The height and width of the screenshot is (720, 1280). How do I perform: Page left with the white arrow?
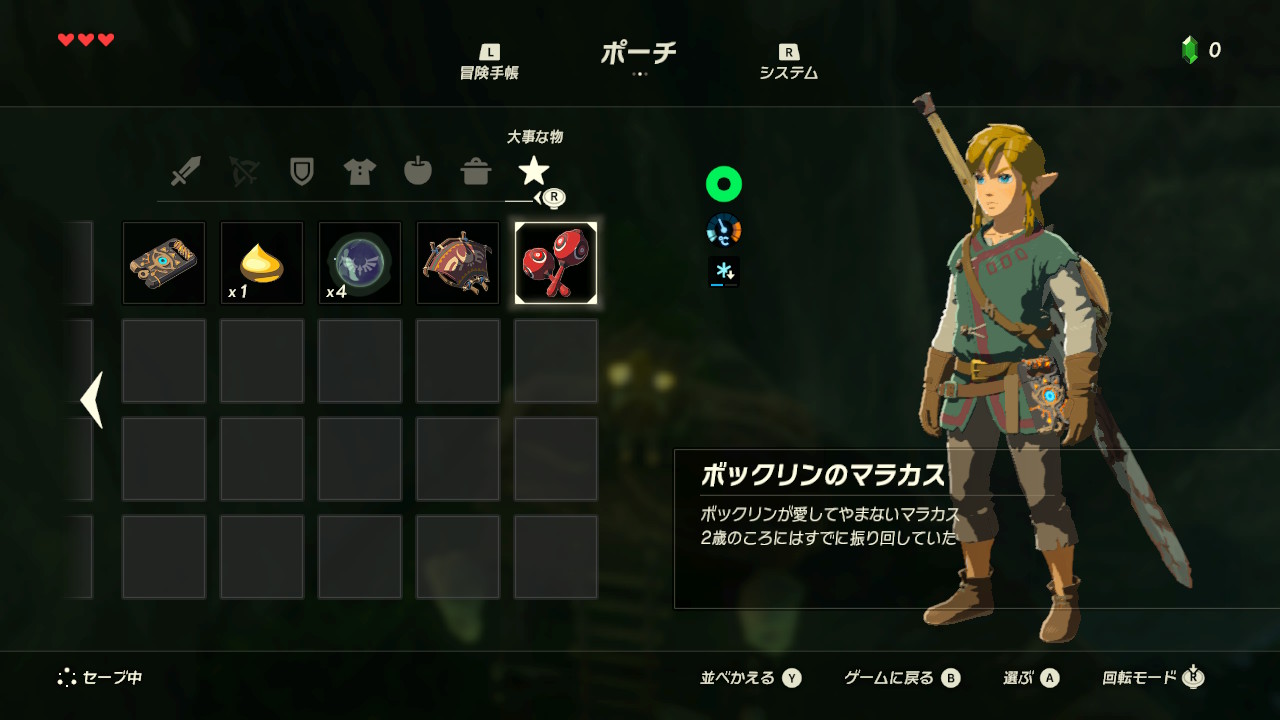tap(92, 400)
